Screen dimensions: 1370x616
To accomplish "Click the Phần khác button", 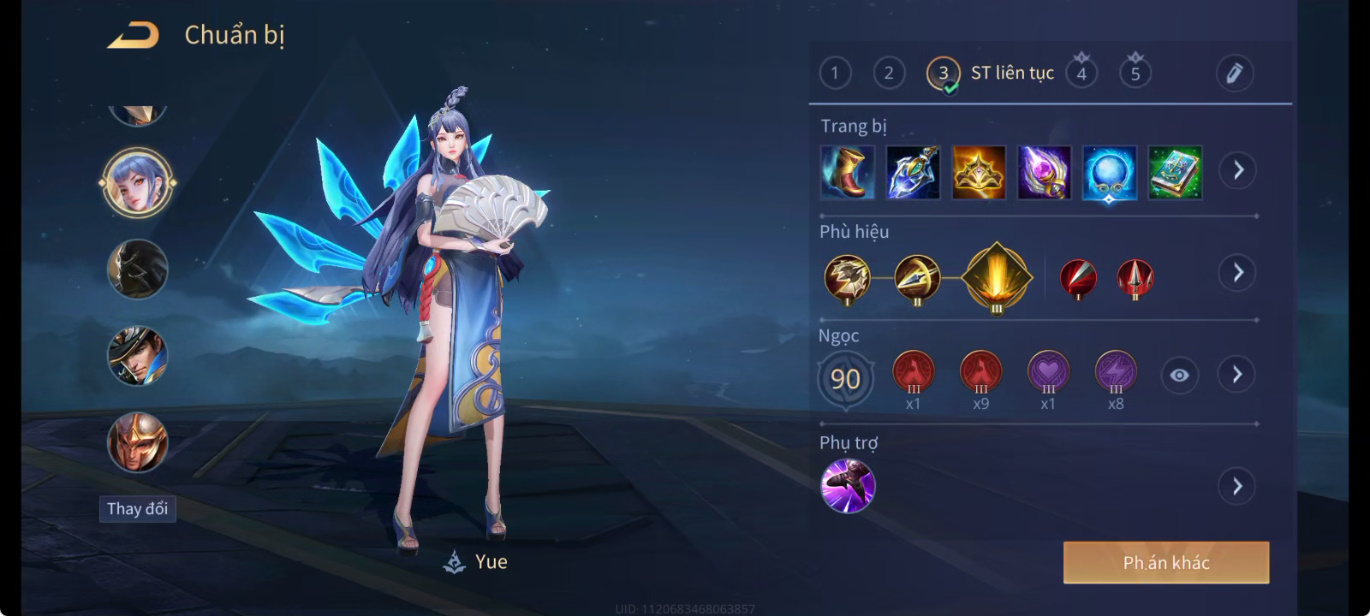I will (1166, 563).
